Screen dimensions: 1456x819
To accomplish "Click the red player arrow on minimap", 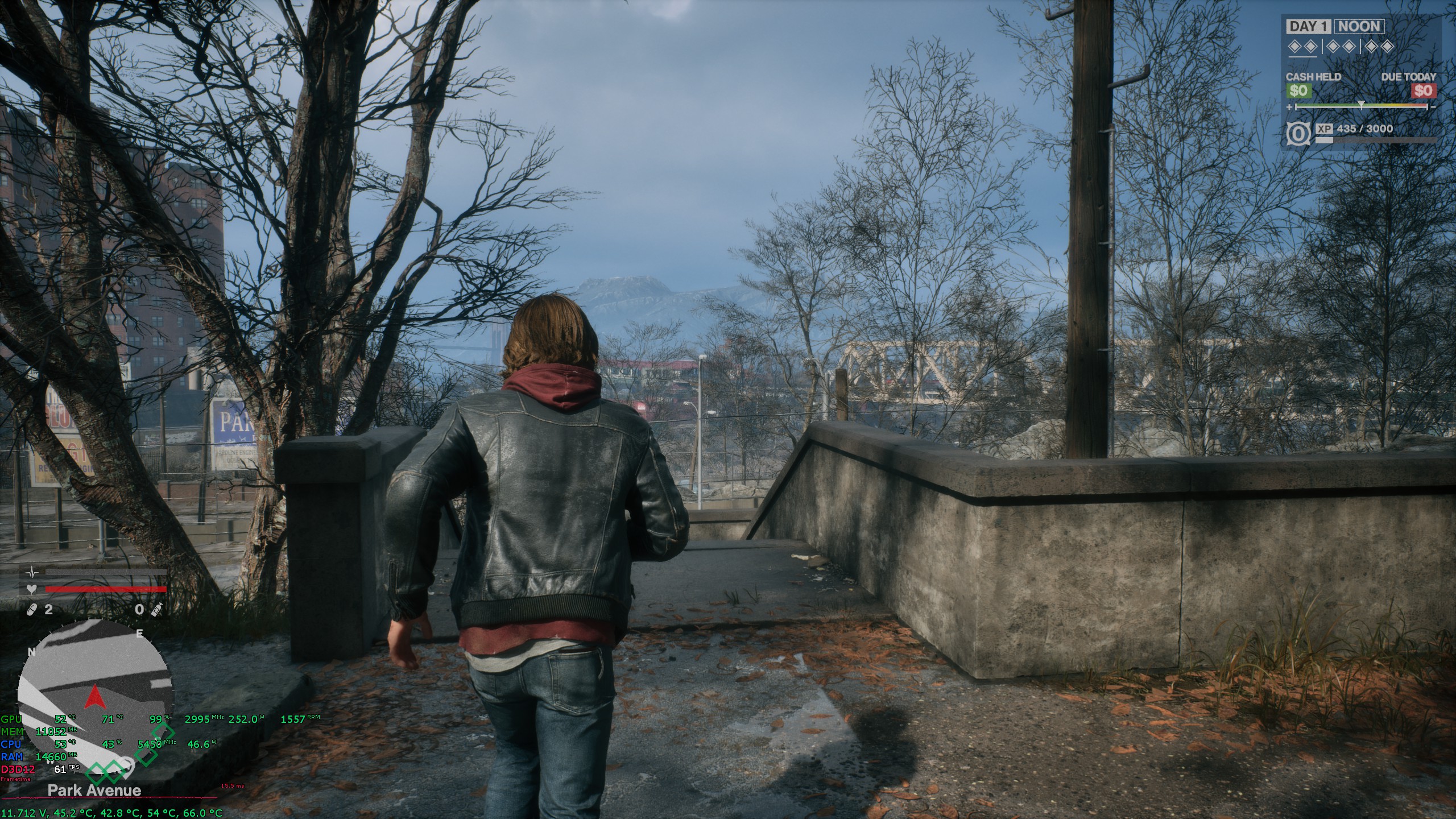I will tap(94, 696).
